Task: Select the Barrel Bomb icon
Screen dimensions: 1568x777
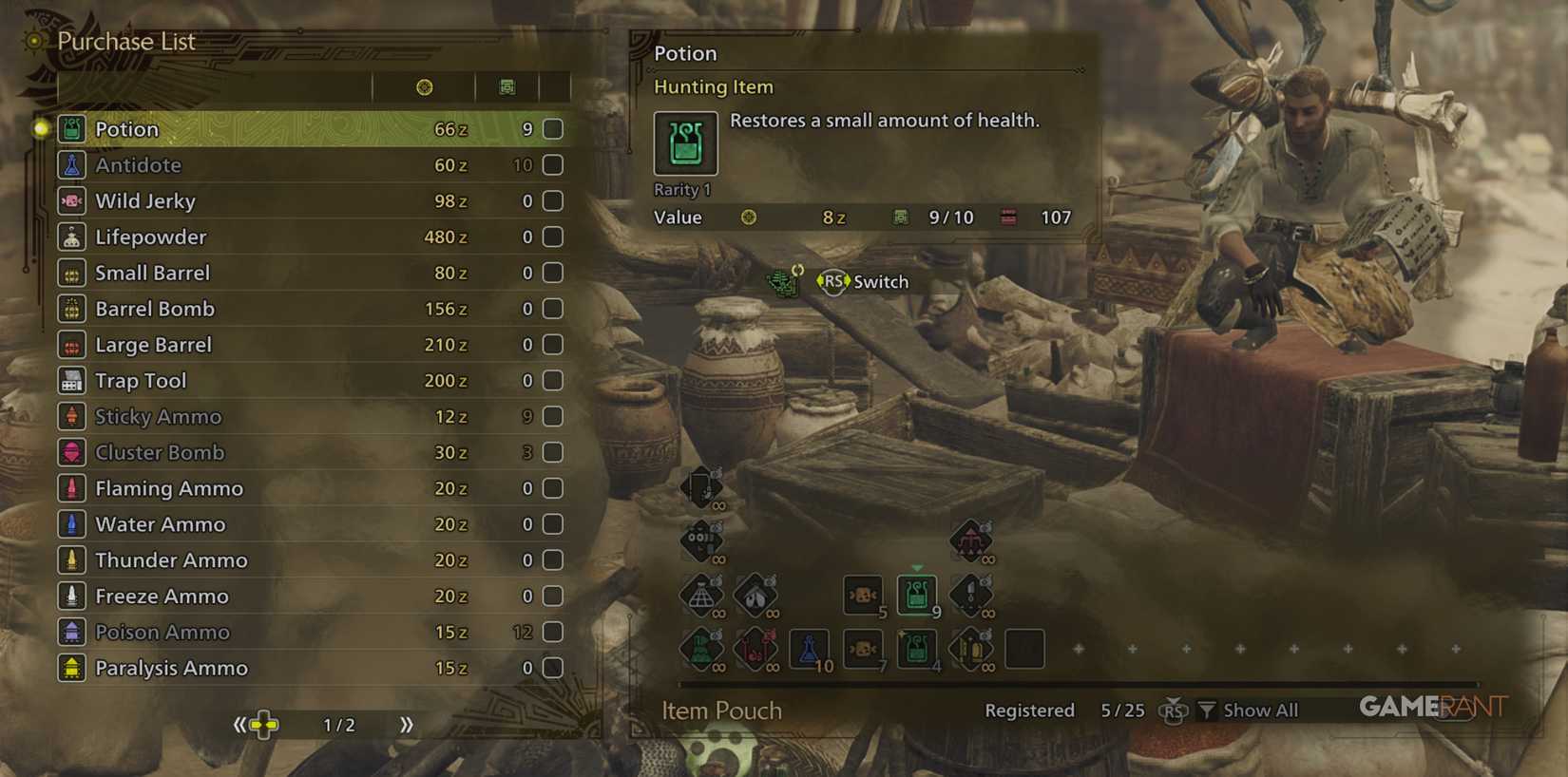Action: (x=72, y=309)
